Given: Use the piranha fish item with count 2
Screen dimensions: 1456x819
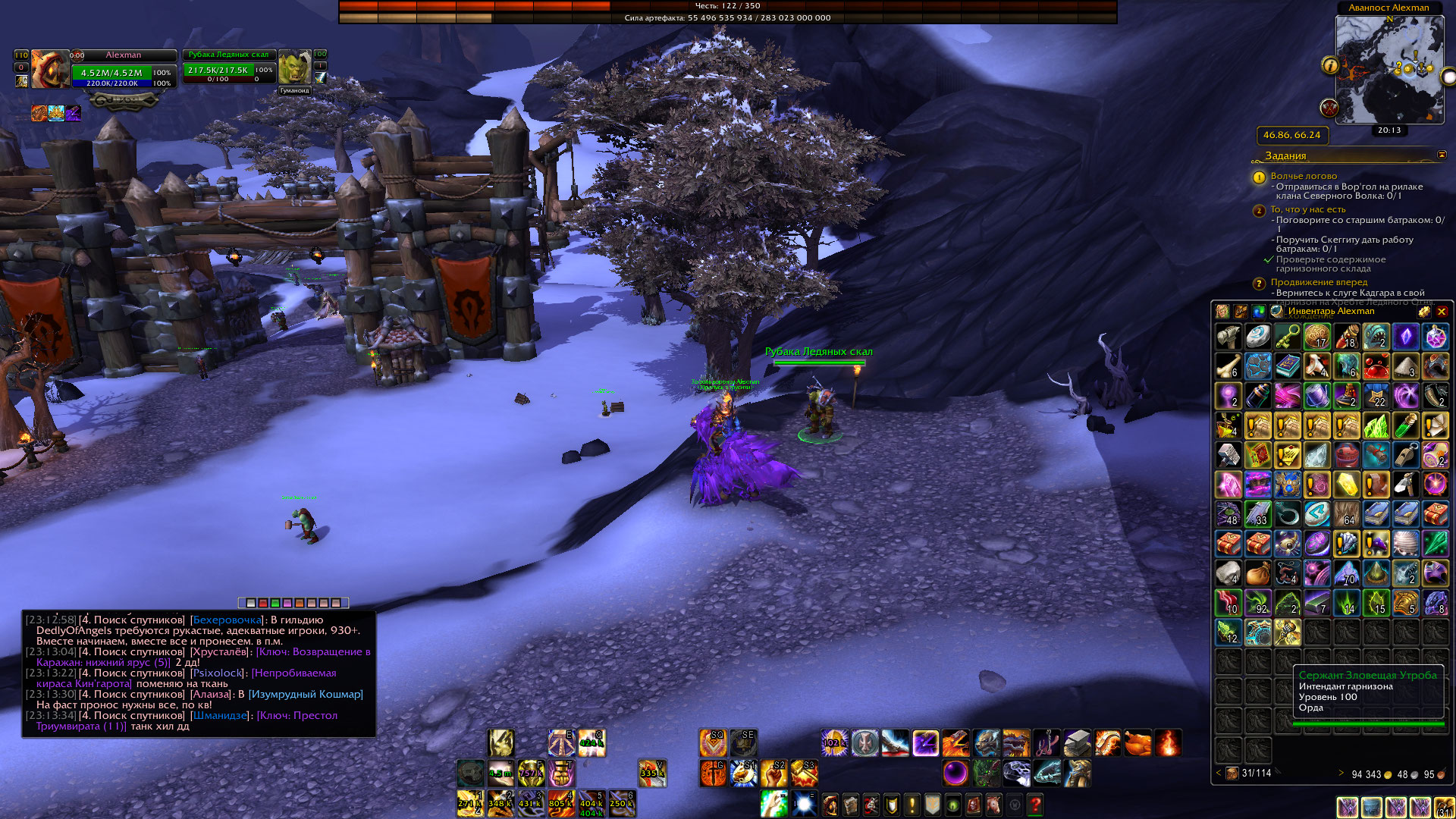Looking at the screenshot, I should tap(1376, 336).
